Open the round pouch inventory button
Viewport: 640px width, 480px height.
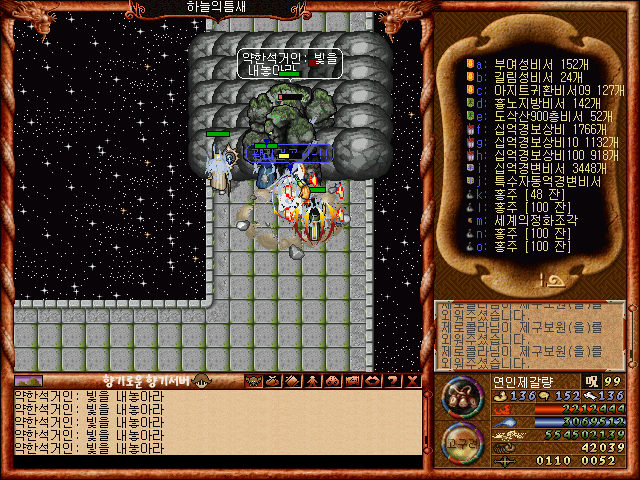click(x=463, y=397)
